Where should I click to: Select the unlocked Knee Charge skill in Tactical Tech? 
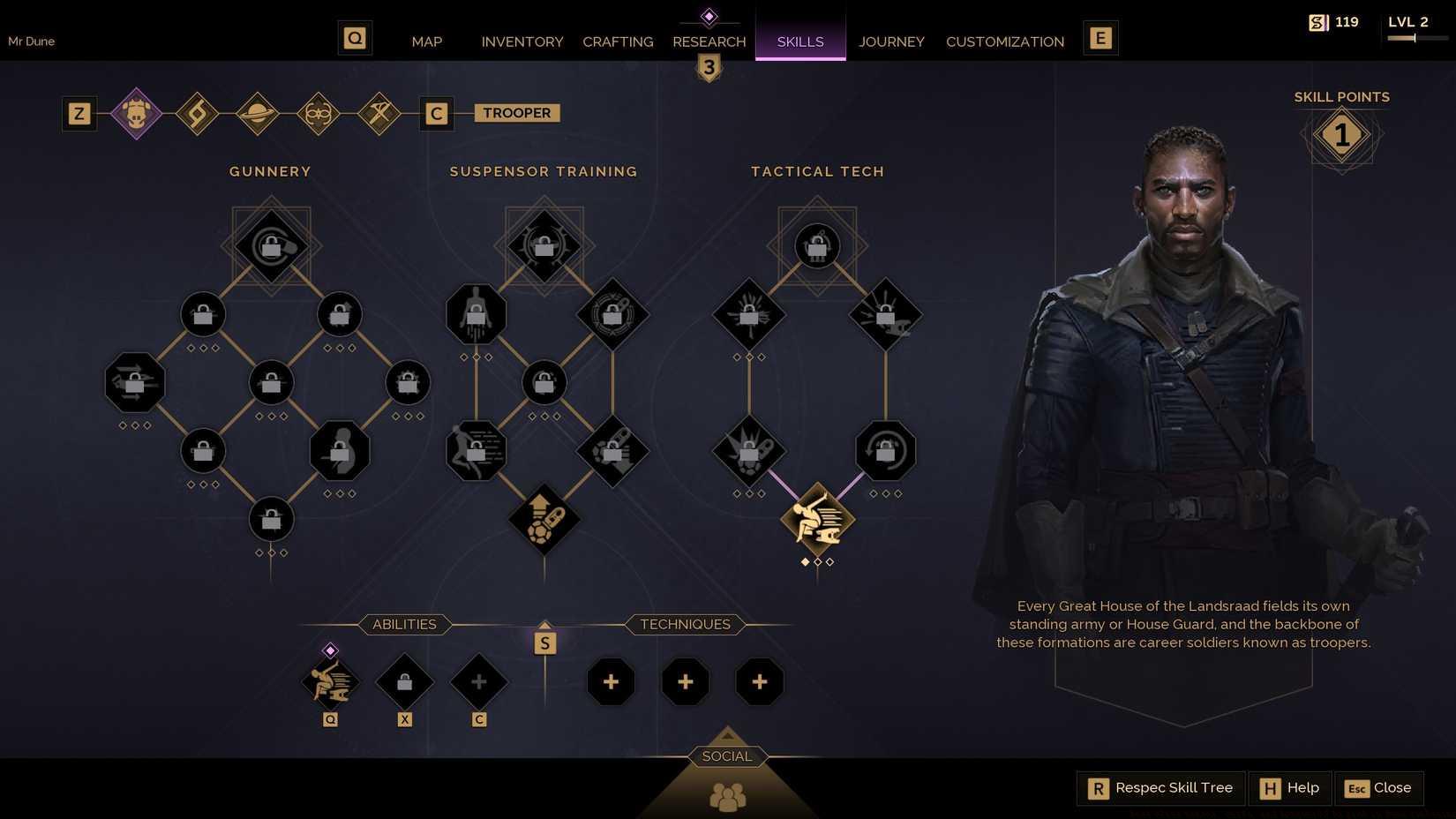(x=816, y=521)
